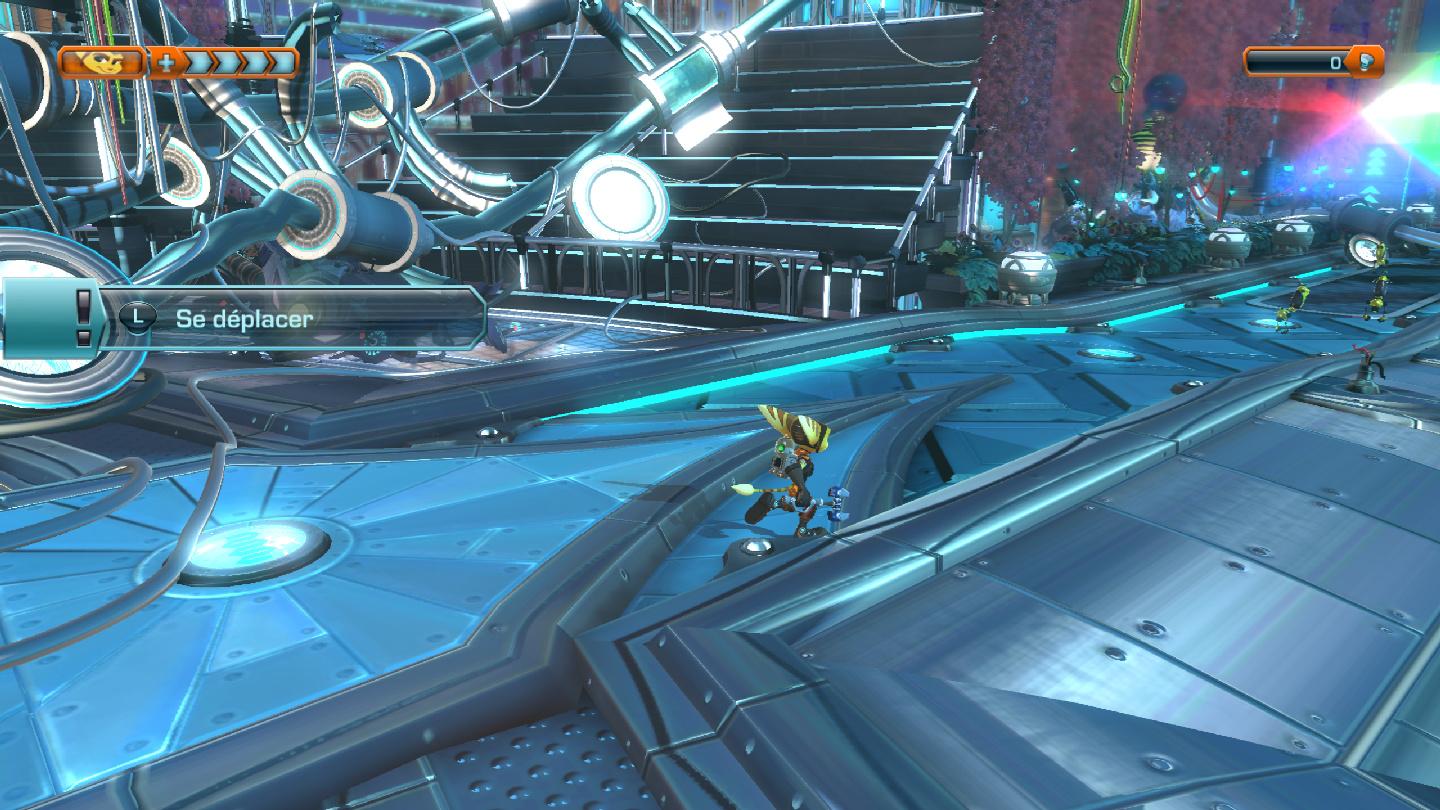
Task: Click the bolt currency icon
Action: pyautogui.click(x=1366, y=62)
